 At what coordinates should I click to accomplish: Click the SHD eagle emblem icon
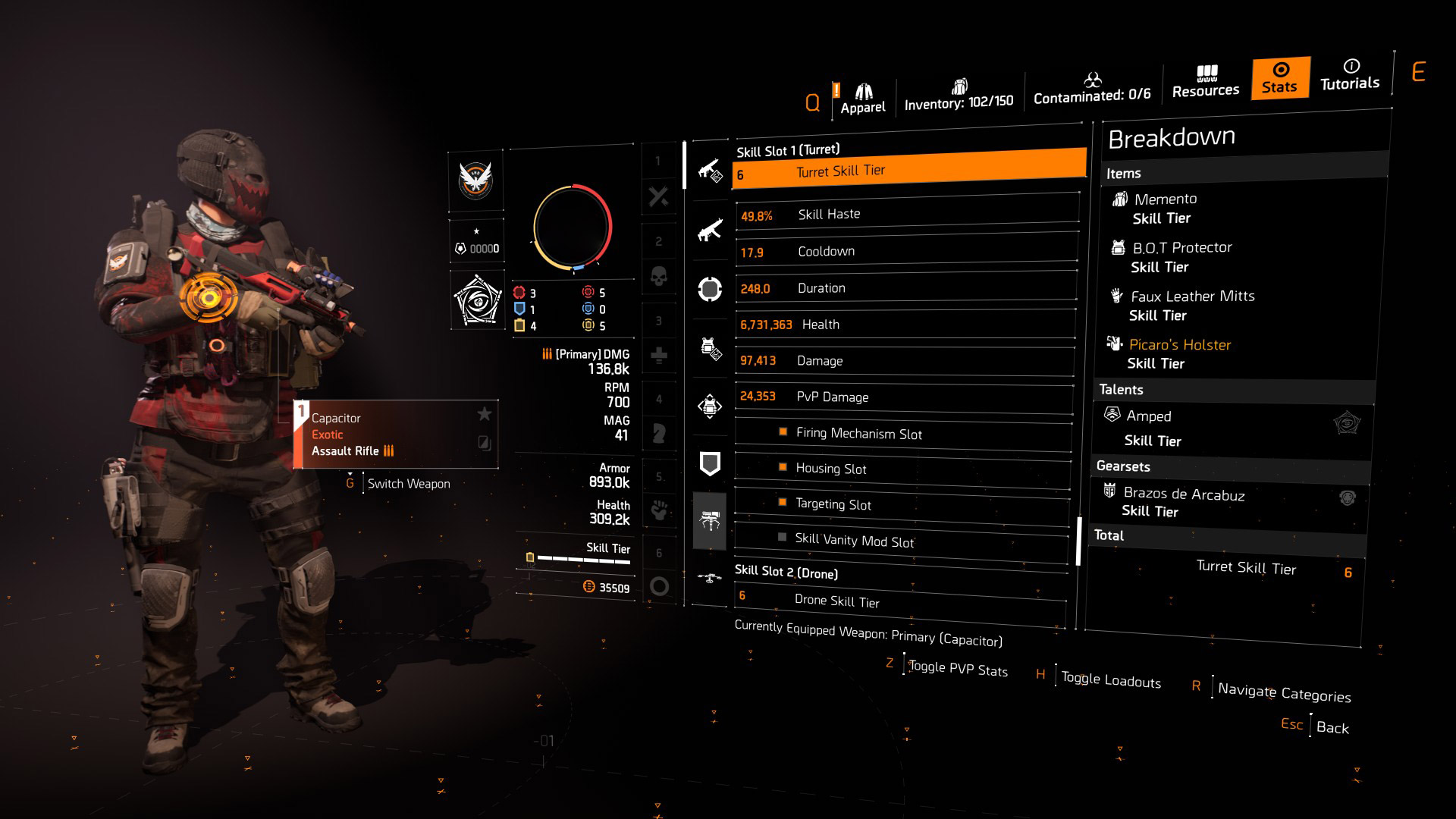pos(475,182)
